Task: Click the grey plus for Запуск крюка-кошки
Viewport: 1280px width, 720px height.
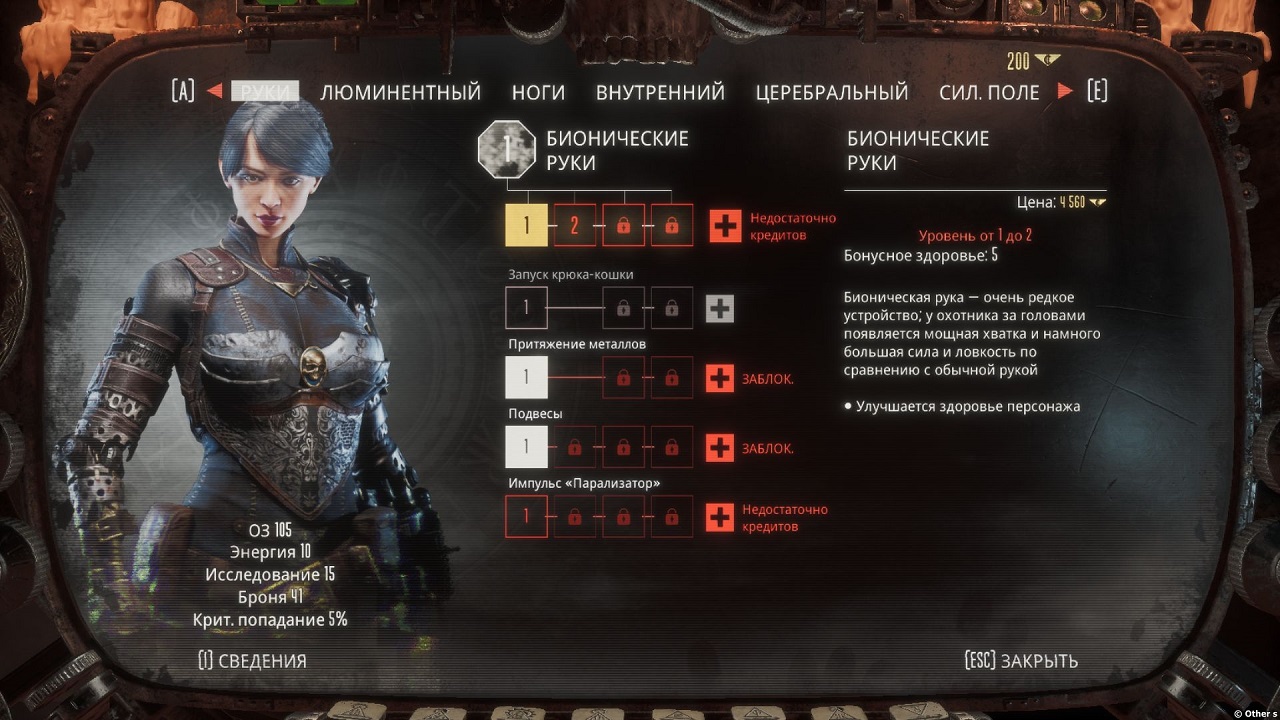Action: pos(718,308)
